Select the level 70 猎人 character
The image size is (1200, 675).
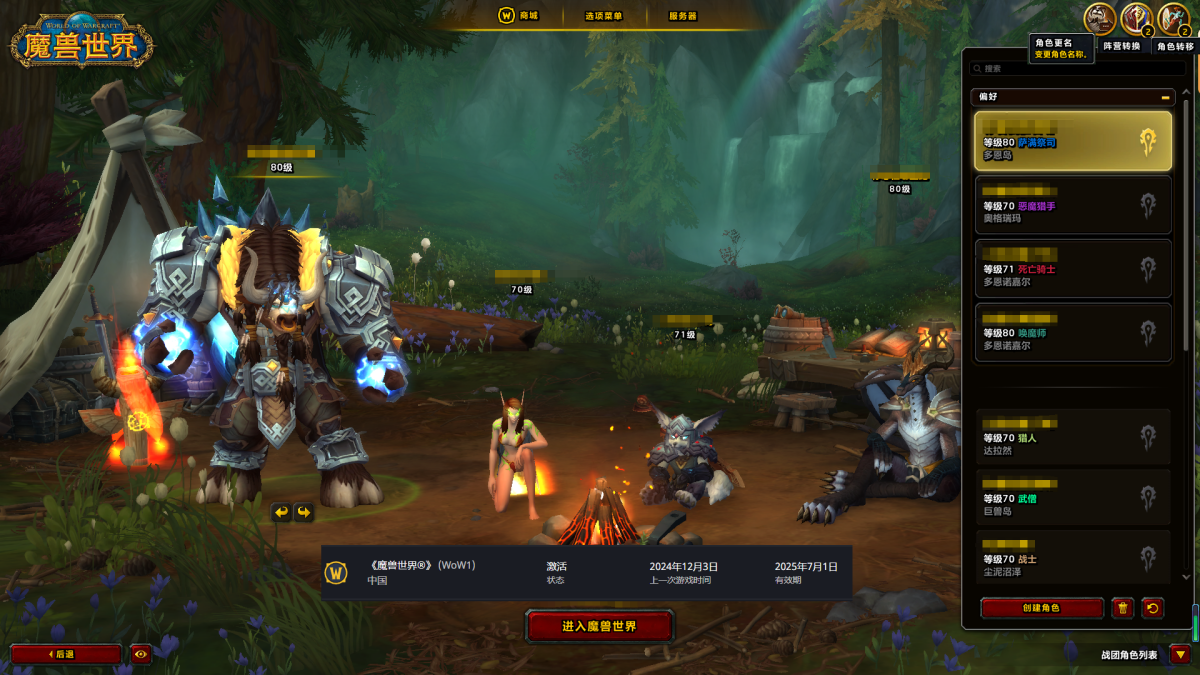[x=1072, y=437]
